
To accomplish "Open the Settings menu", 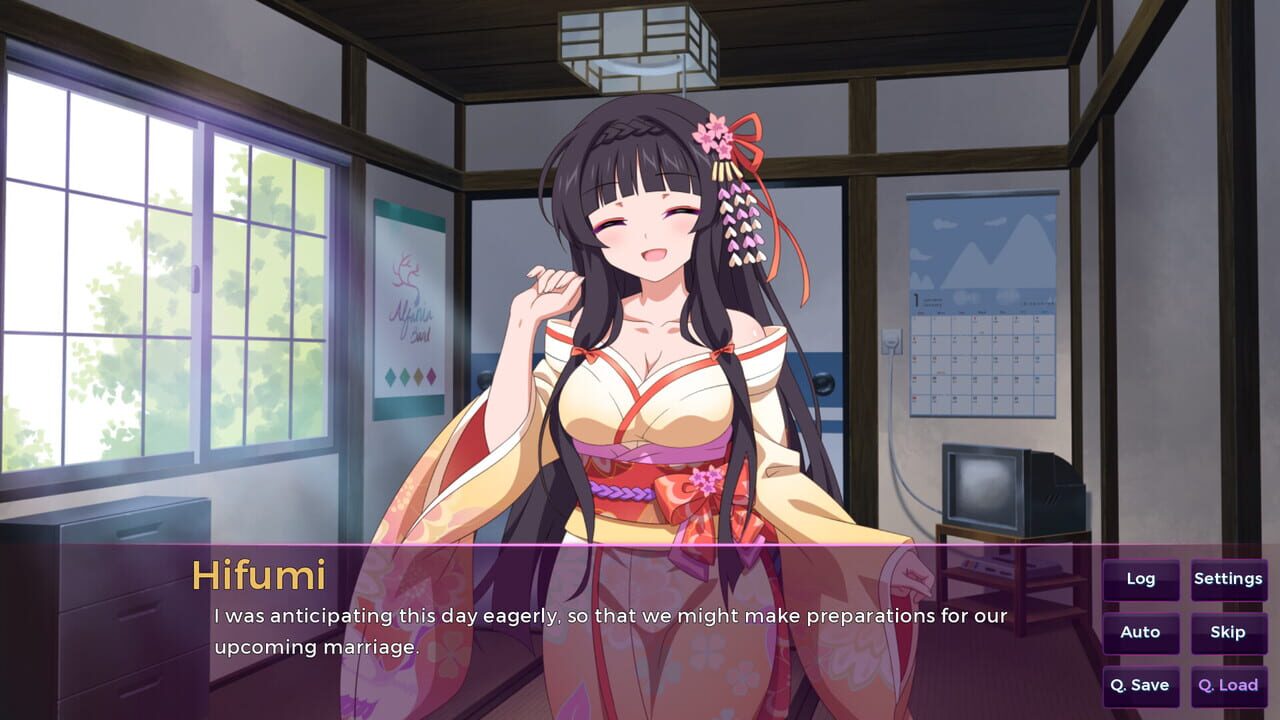I will pos(1228,578).
